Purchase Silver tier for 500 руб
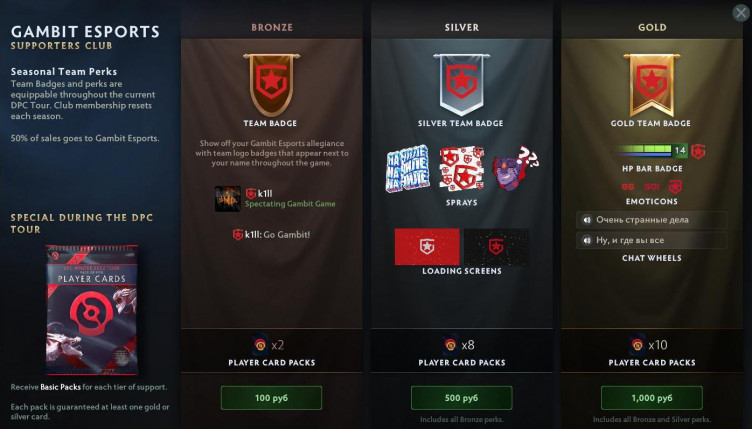This screenshot has width=752, height=429. (x=461, y=397)
